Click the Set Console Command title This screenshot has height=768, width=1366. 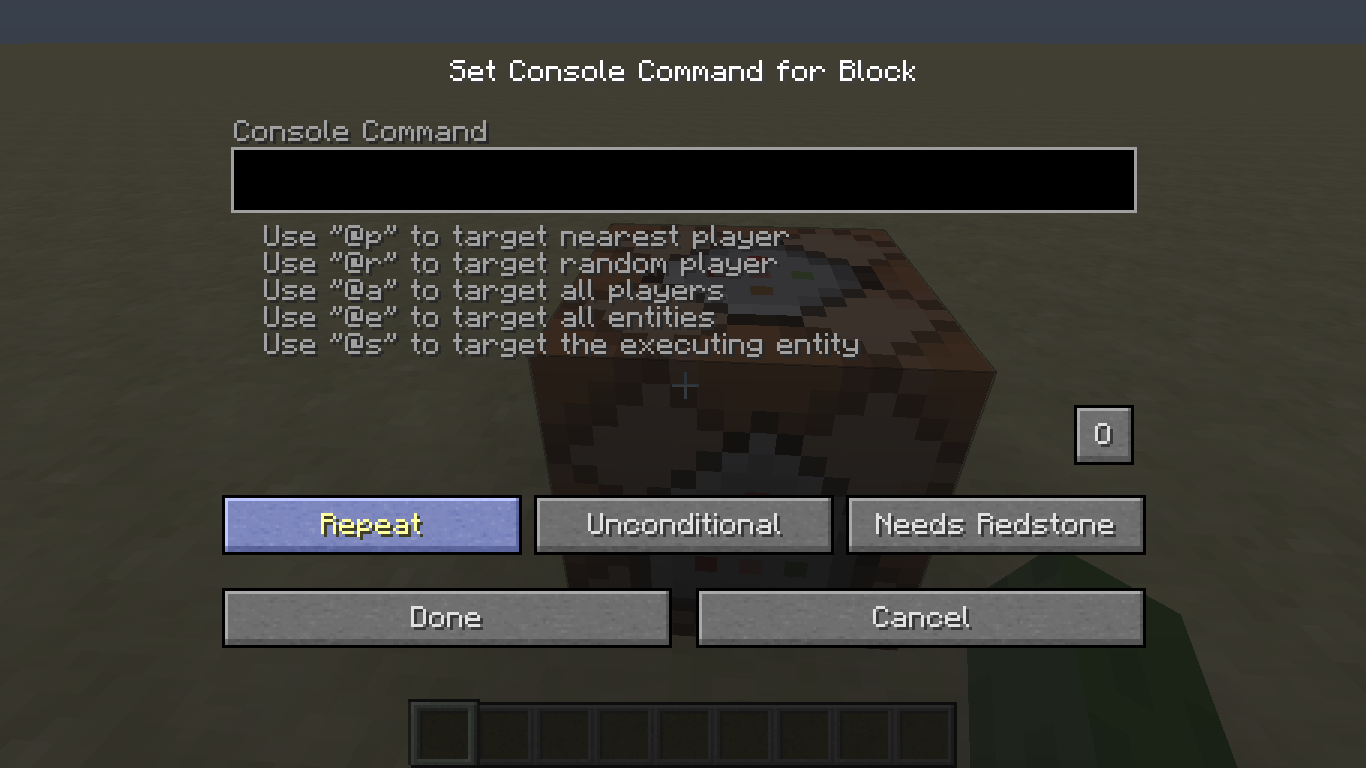point(683,71)
